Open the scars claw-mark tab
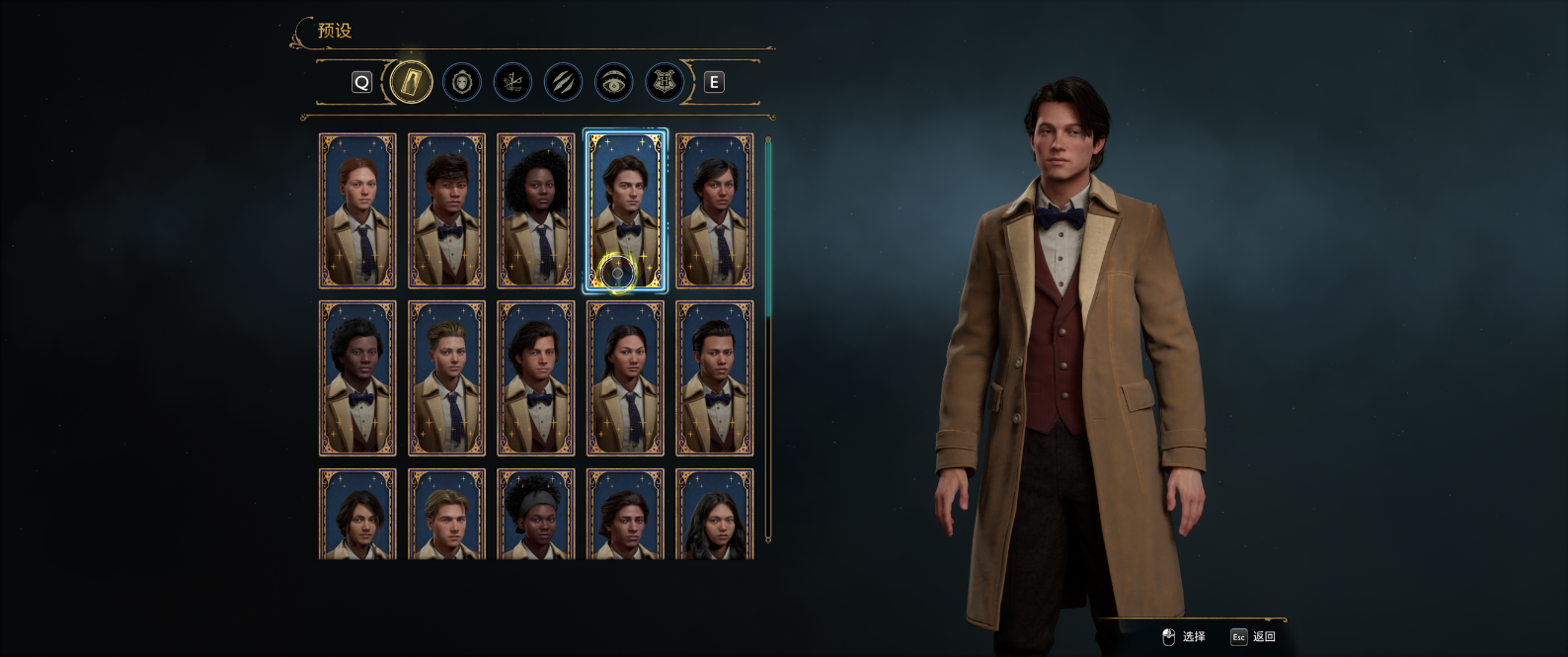 coord(563,82)
